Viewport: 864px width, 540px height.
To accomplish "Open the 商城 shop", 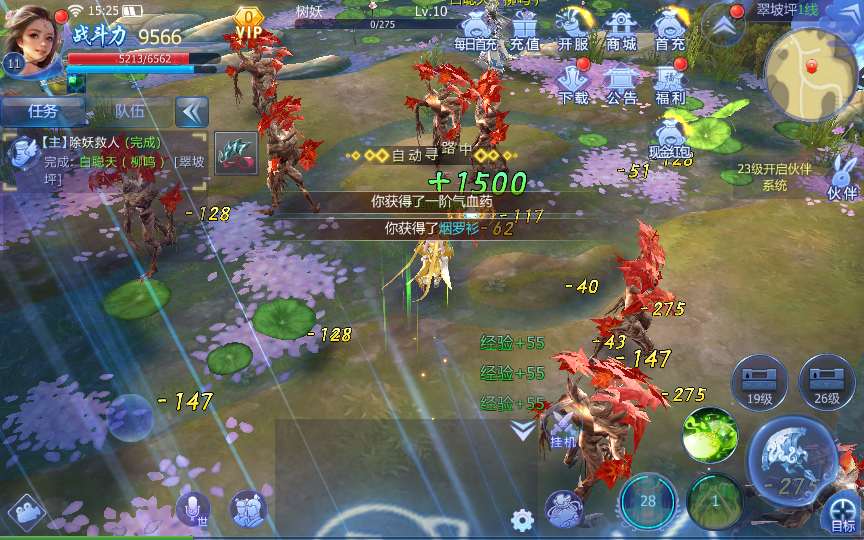I will 621,30.
